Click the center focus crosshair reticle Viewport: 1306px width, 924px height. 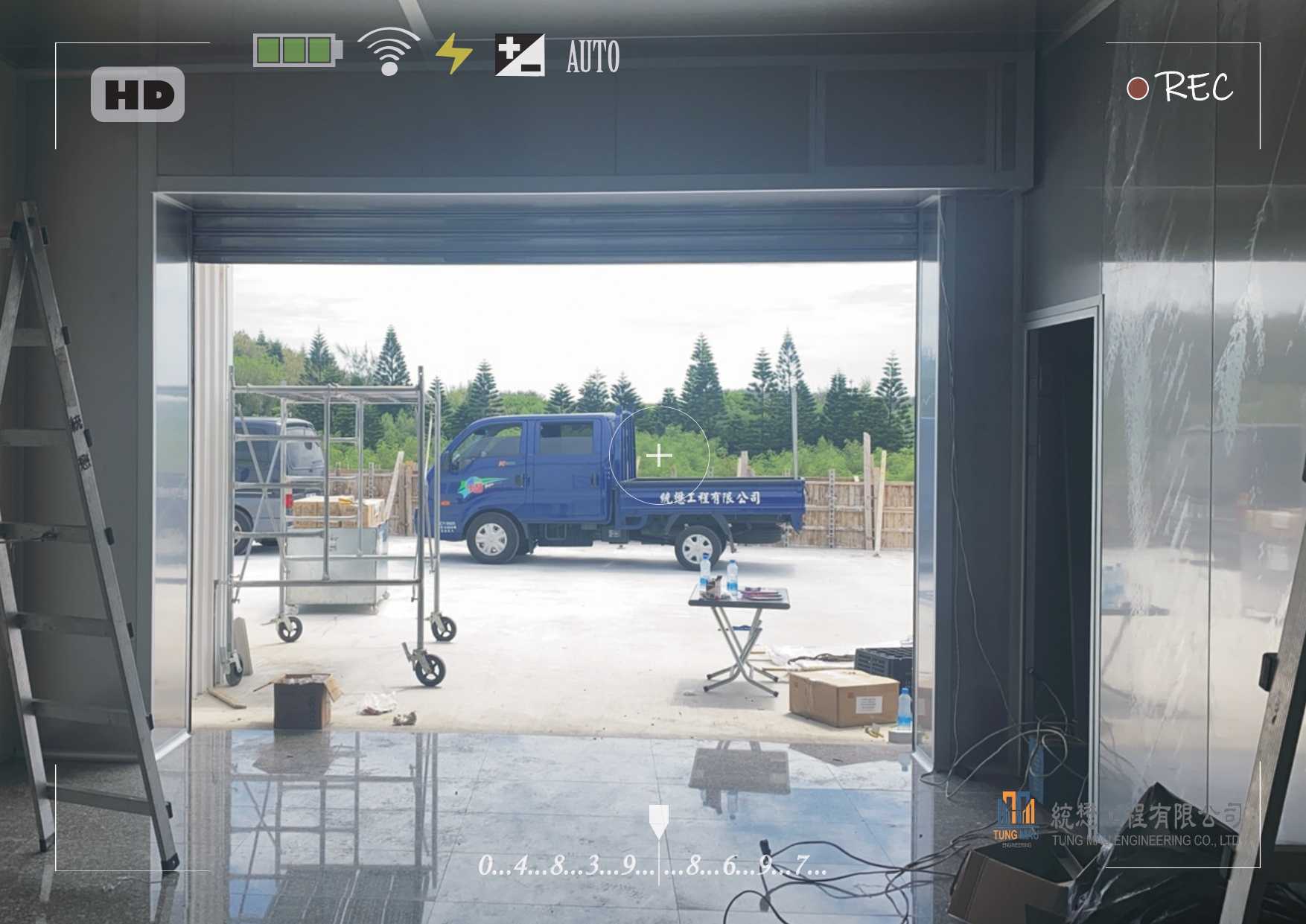pyautogui.click(x=659, y=455)
